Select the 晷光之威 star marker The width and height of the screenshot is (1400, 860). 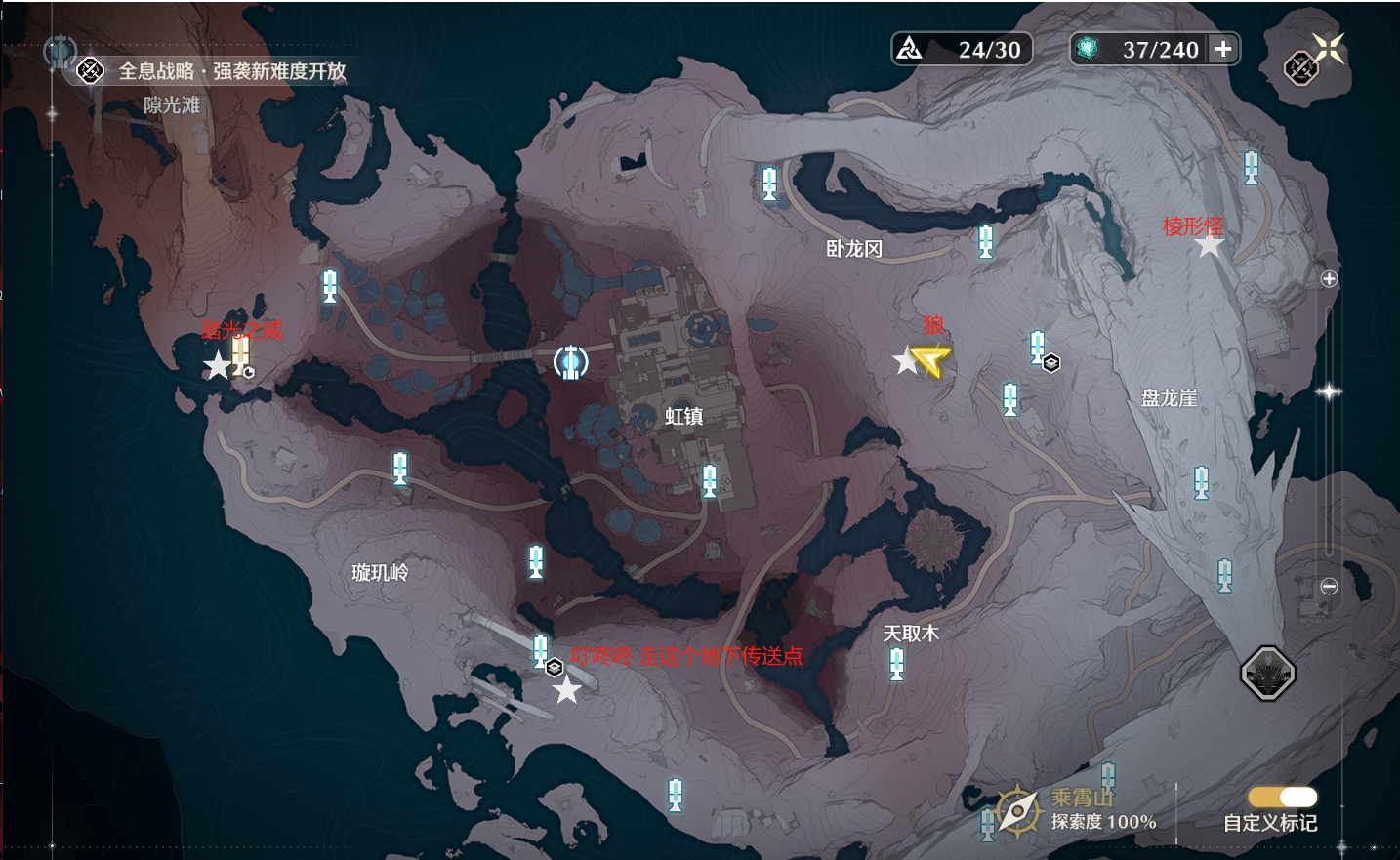point(217,366)
